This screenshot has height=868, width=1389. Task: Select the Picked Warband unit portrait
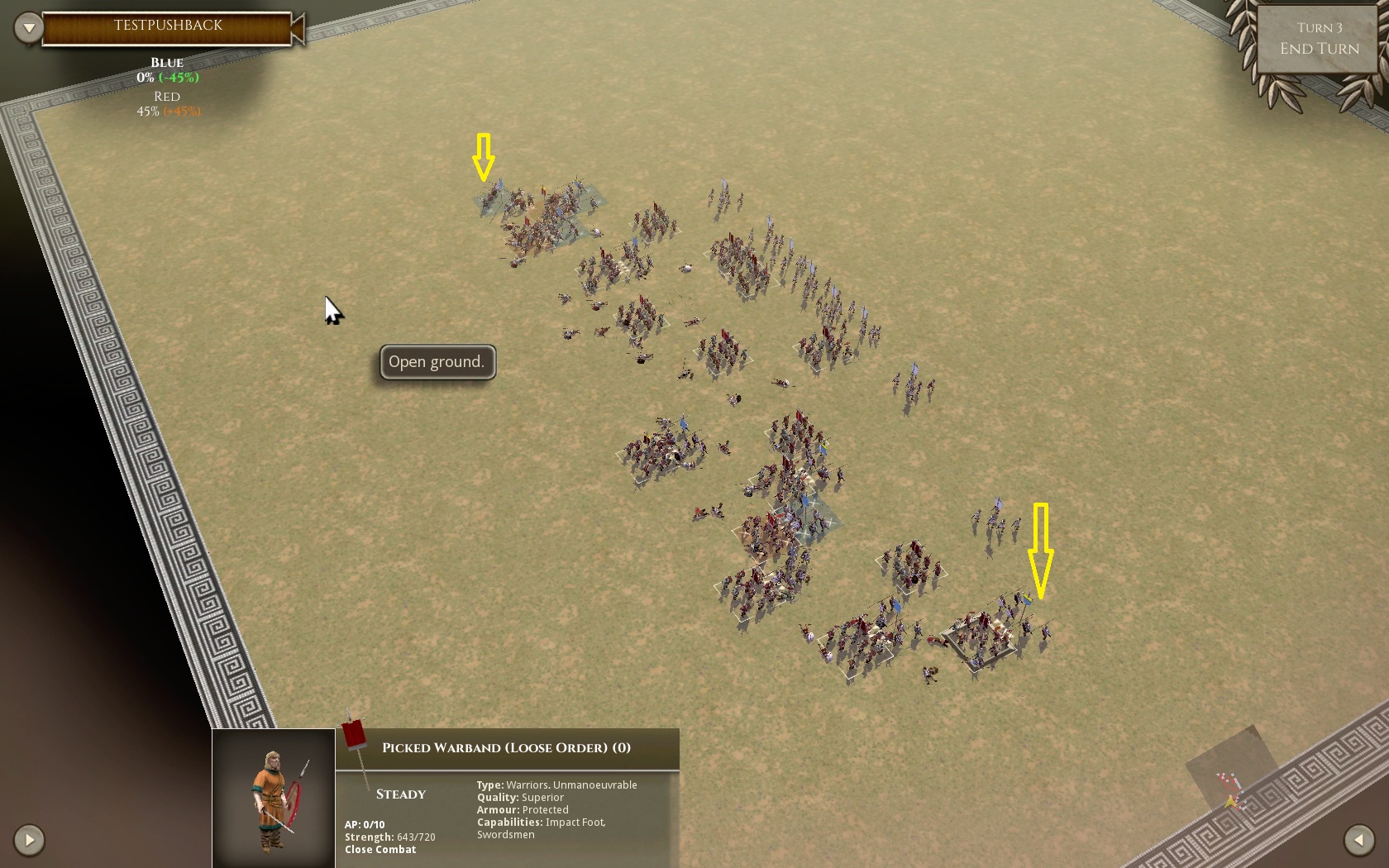[274, 798]
